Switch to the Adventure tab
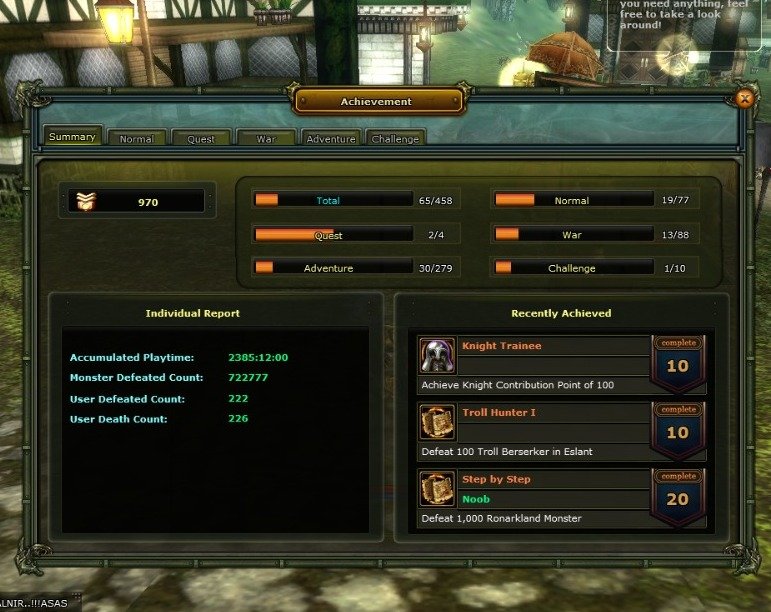 pos(330,139)
